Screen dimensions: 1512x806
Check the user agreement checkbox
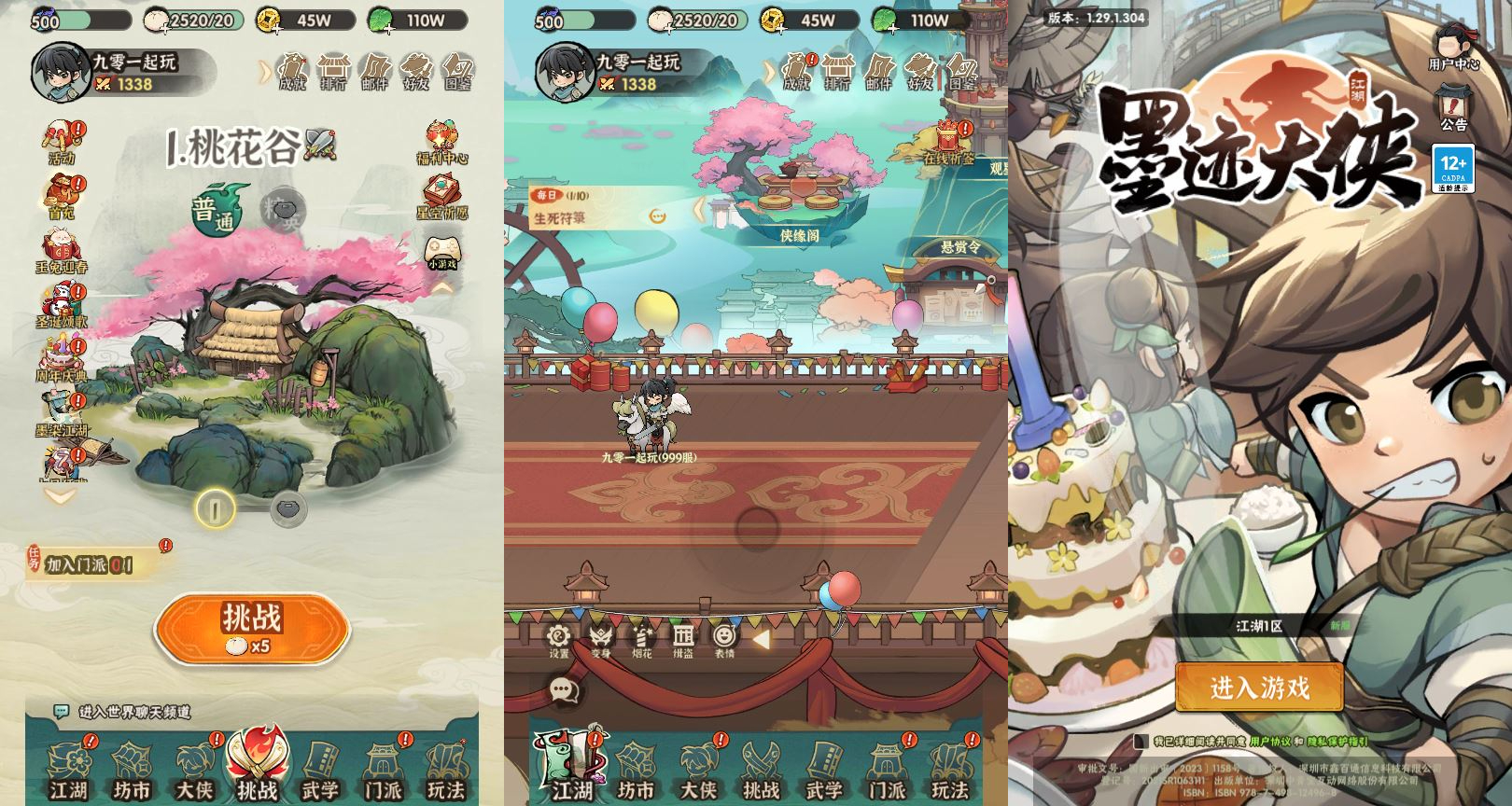coord(1142,741)
